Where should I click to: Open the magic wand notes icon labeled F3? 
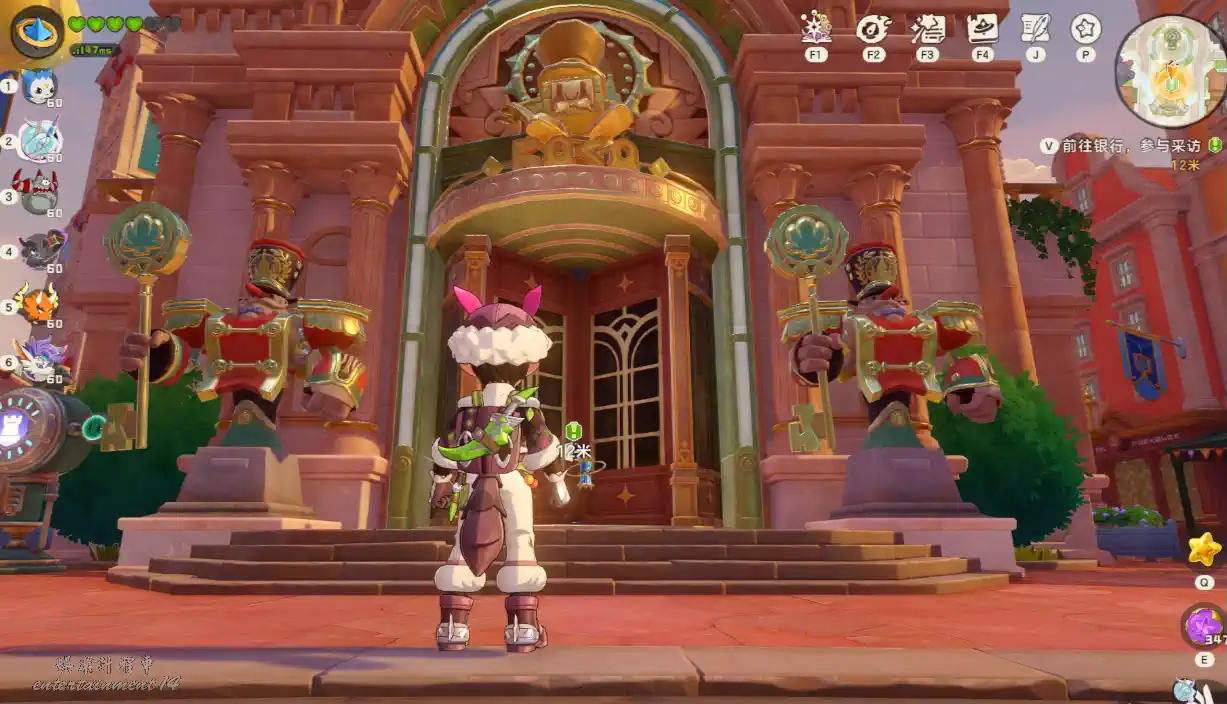[x=928, y=28]
